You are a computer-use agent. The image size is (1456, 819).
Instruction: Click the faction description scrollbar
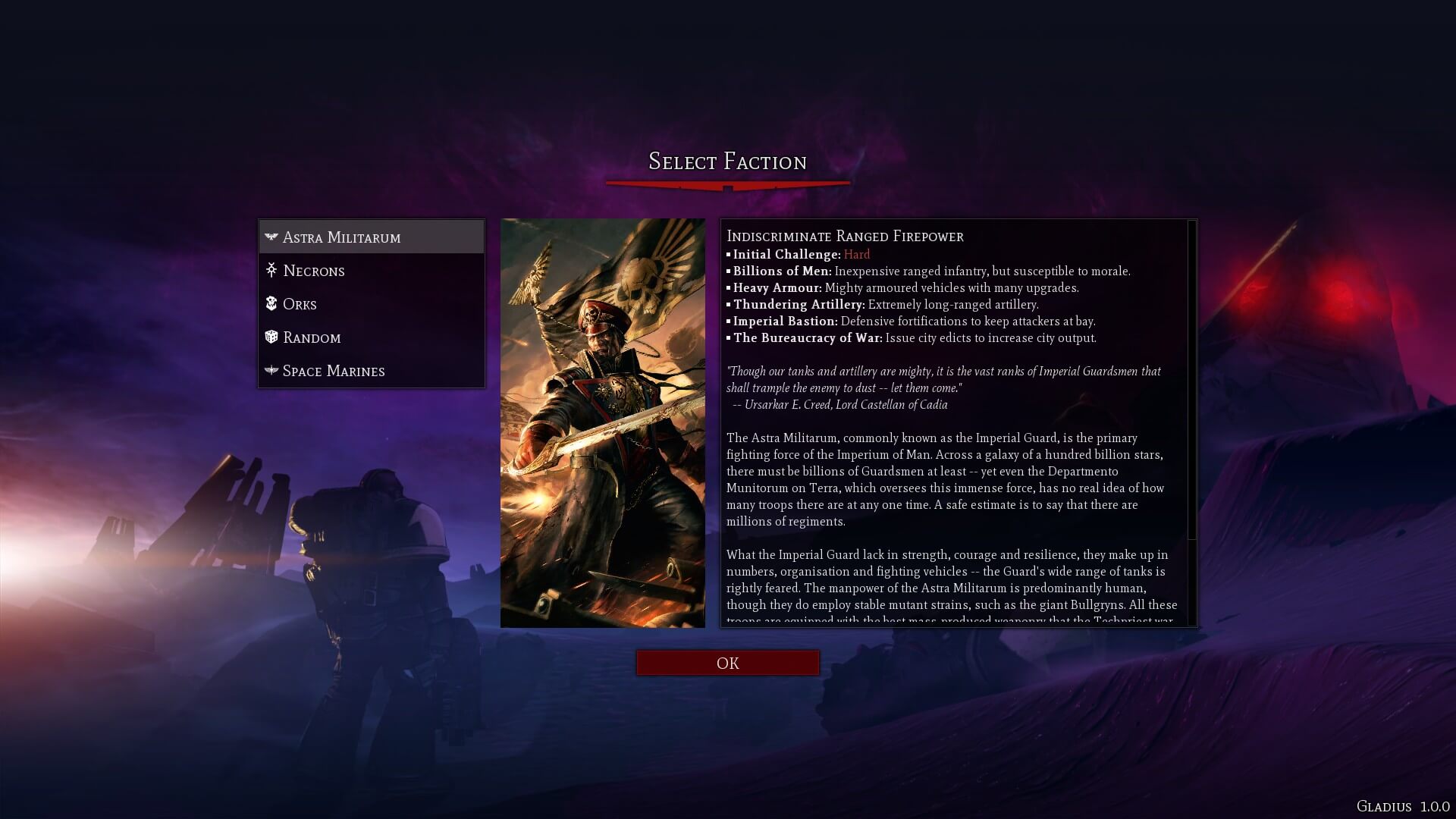(1191, 379)
